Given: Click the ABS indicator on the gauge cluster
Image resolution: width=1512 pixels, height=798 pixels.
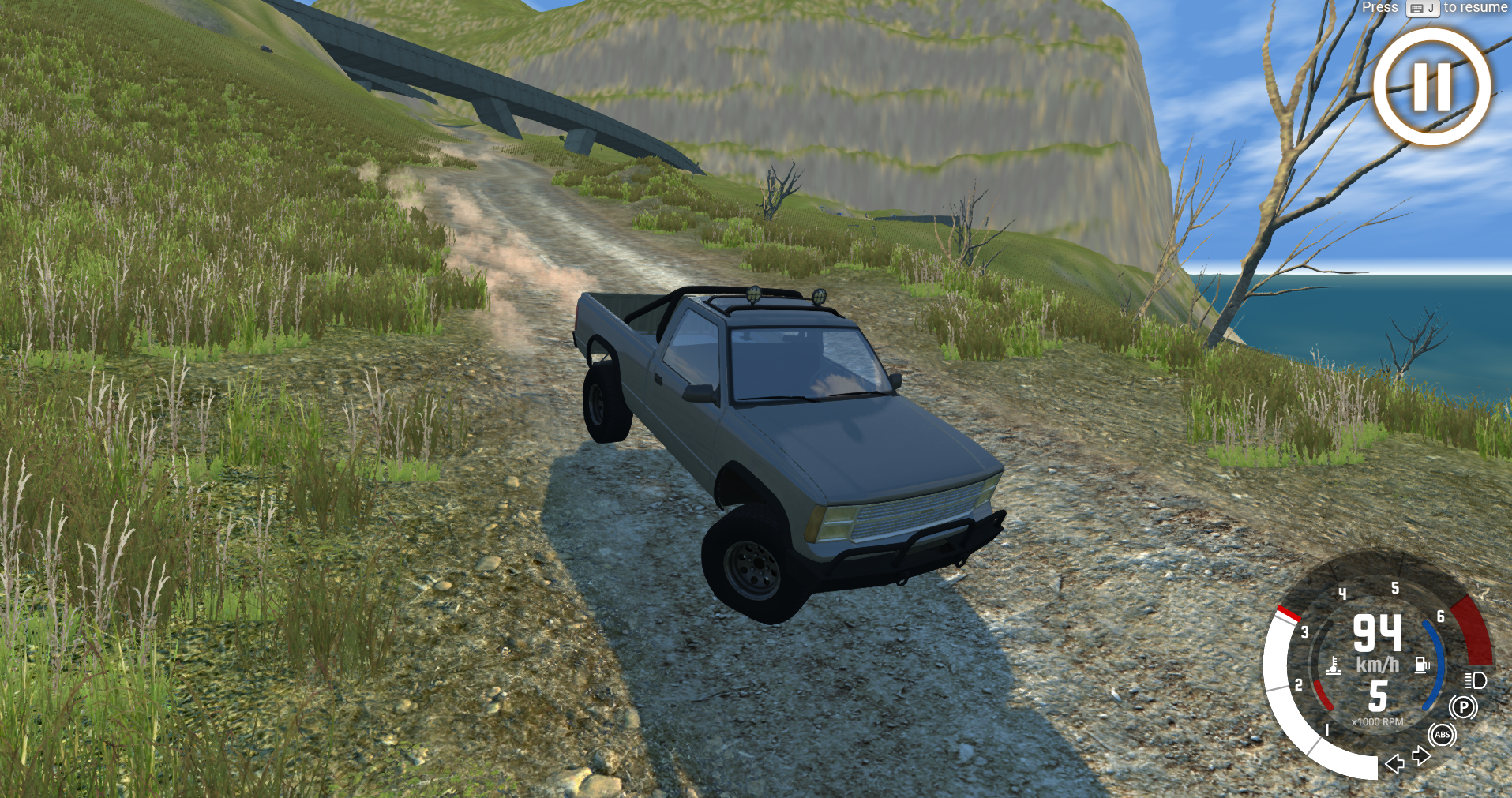Looking at the screenshot, I should pos(1442,735).
